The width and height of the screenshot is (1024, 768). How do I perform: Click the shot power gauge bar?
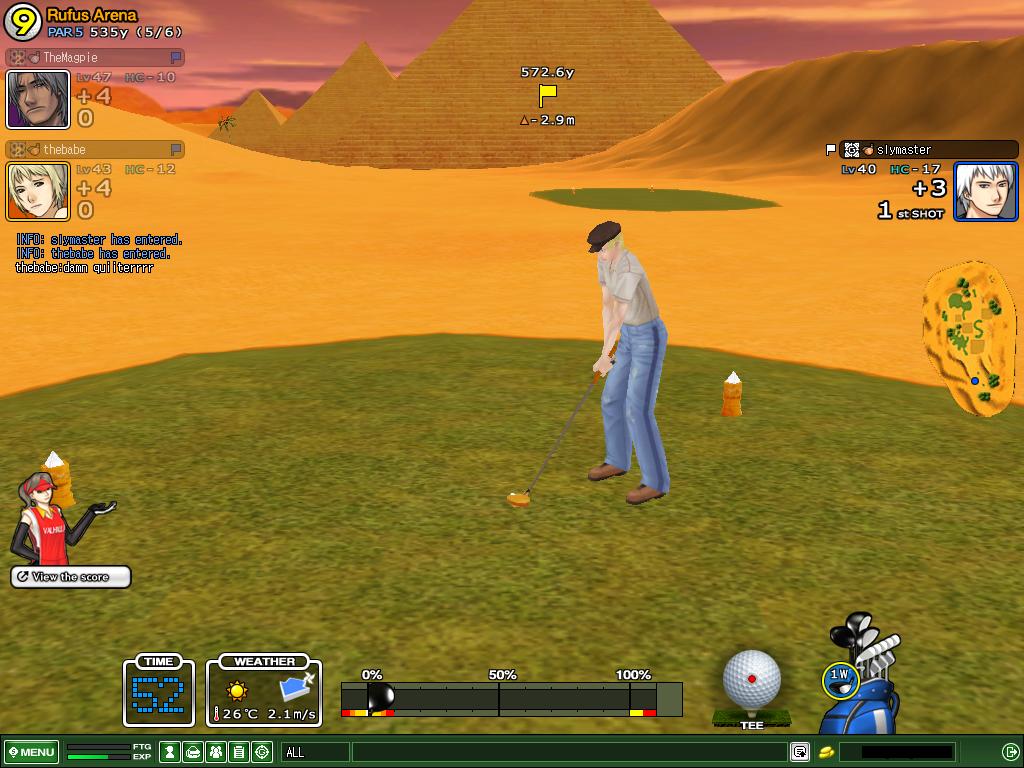[x=510, y=698]
